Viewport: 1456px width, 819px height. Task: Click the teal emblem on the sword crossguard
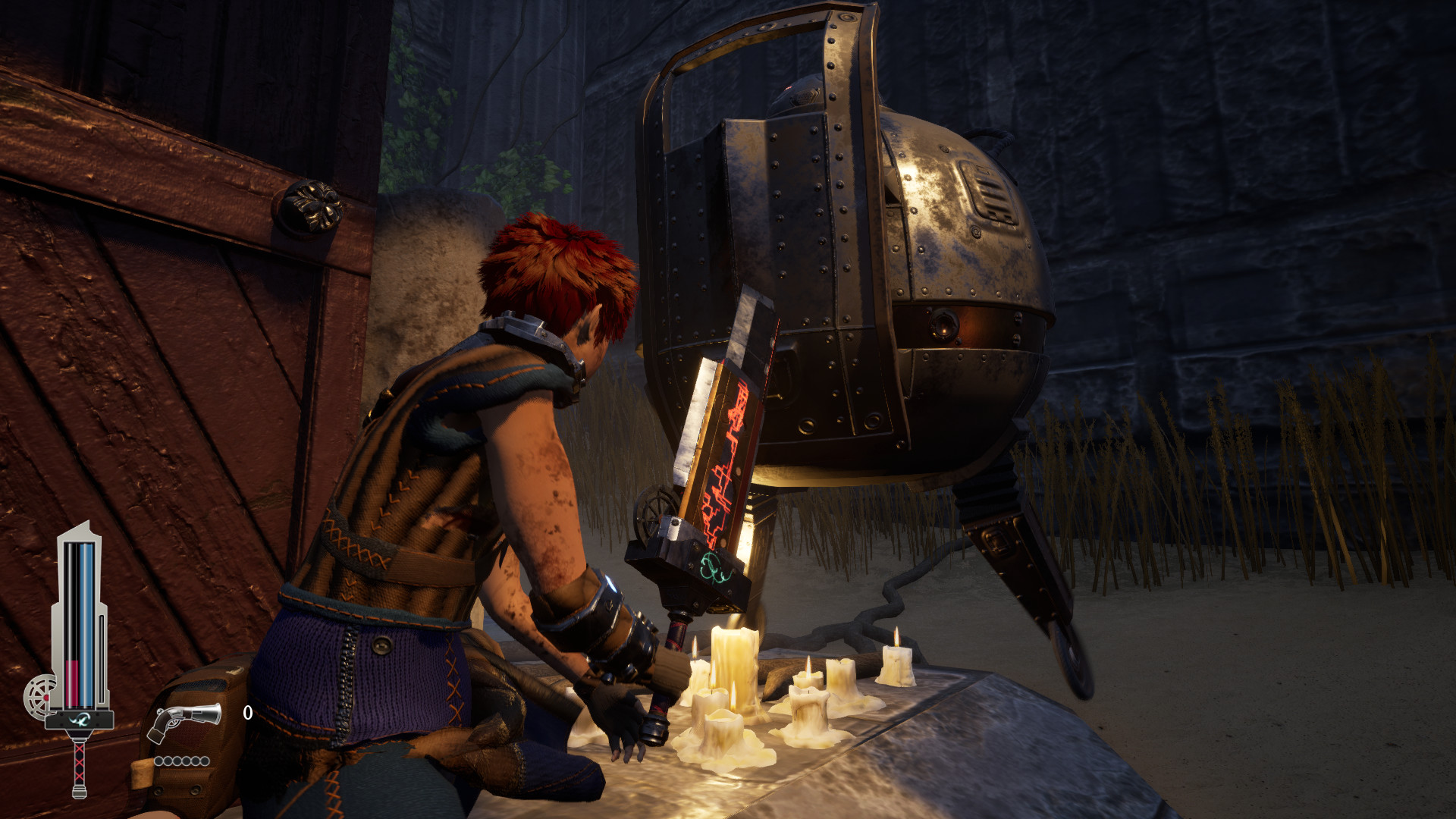tap(79, 720)
